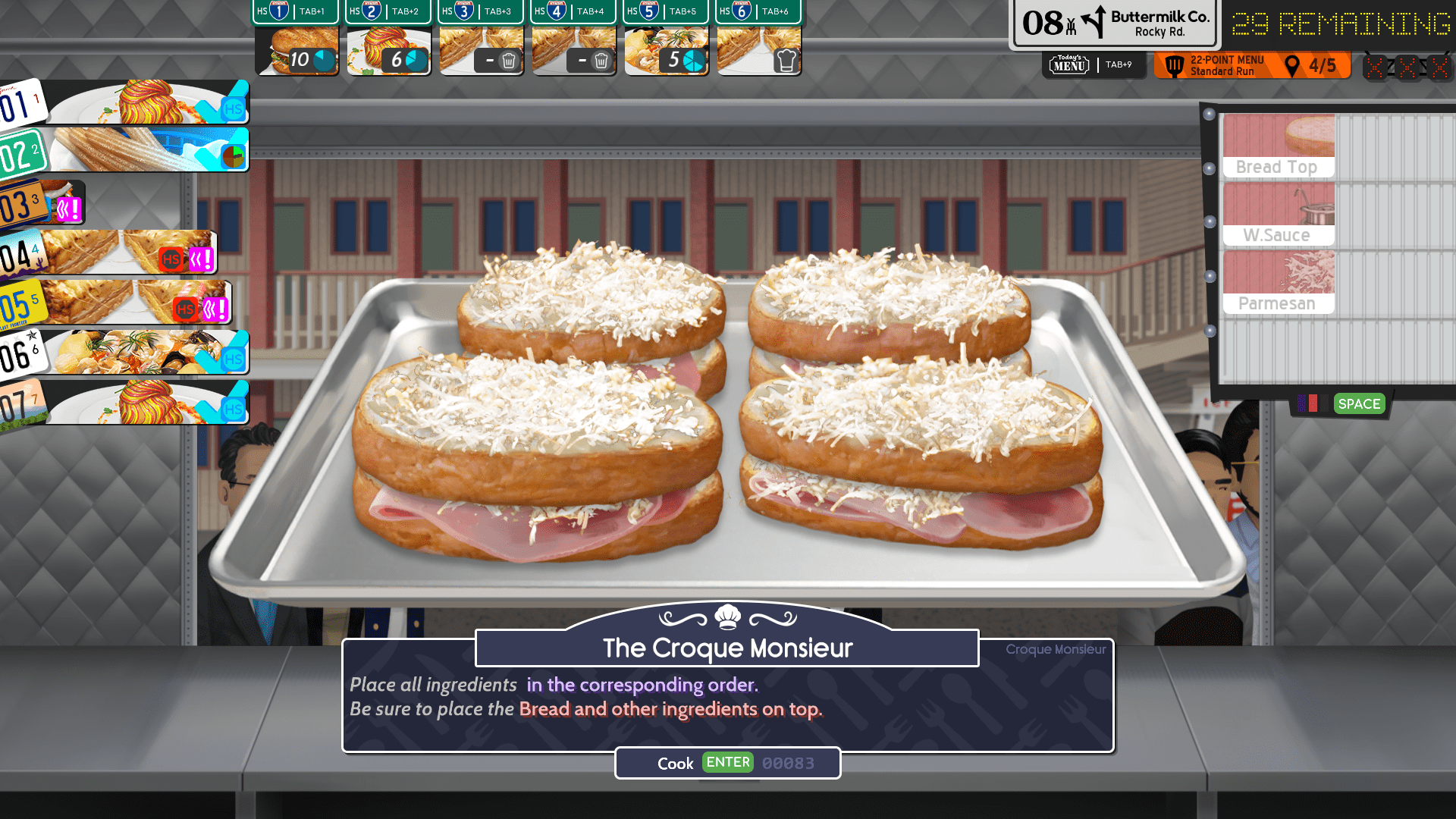Open Today's Menu with TAB+9
The height and width of the screenshot is (819, 1456).
[1094, 66]
